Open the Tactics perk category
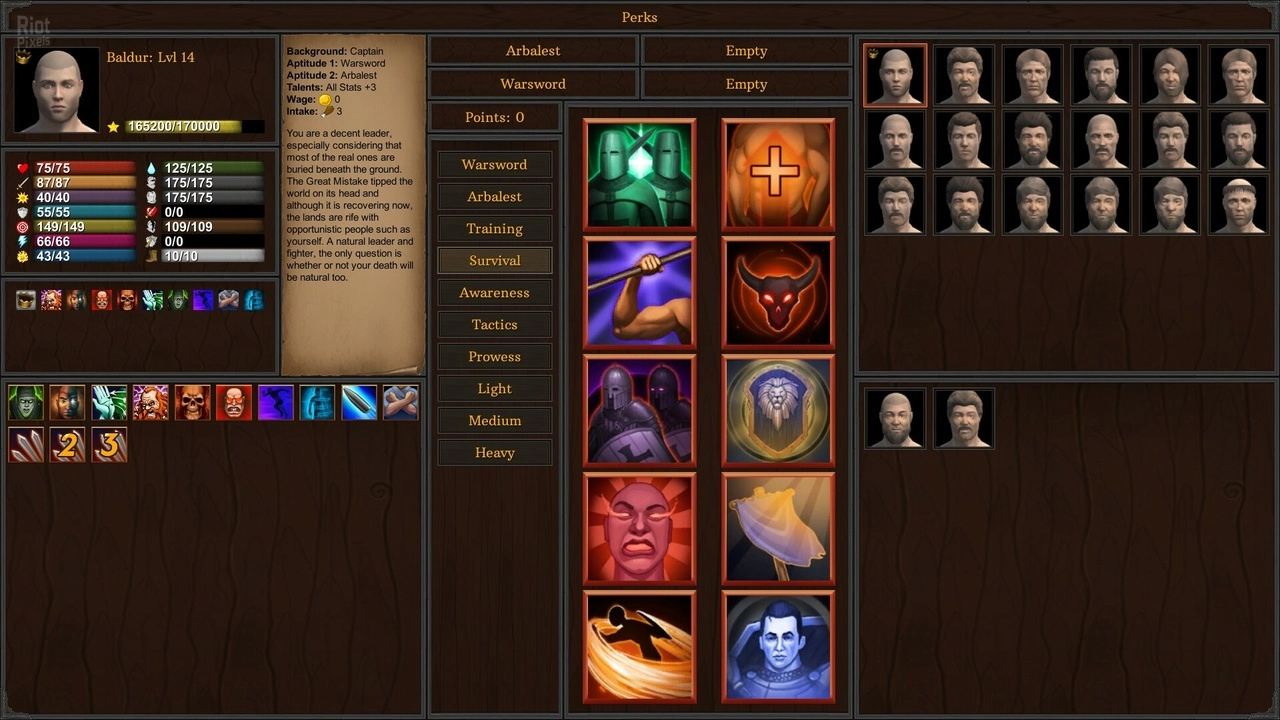Viewport: 1280px width, 720px height. (494, 325)
